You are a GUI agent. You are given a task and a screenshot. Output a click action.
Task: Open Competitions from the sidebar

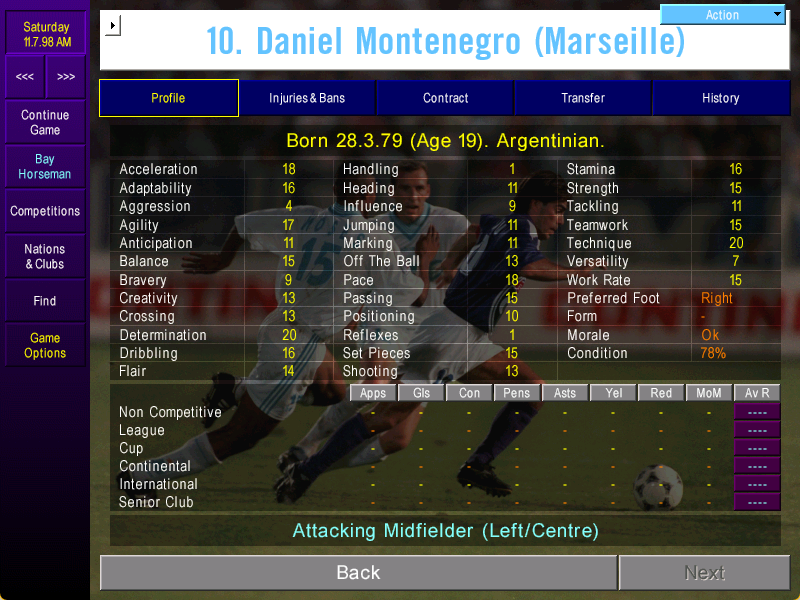point(45,211)
